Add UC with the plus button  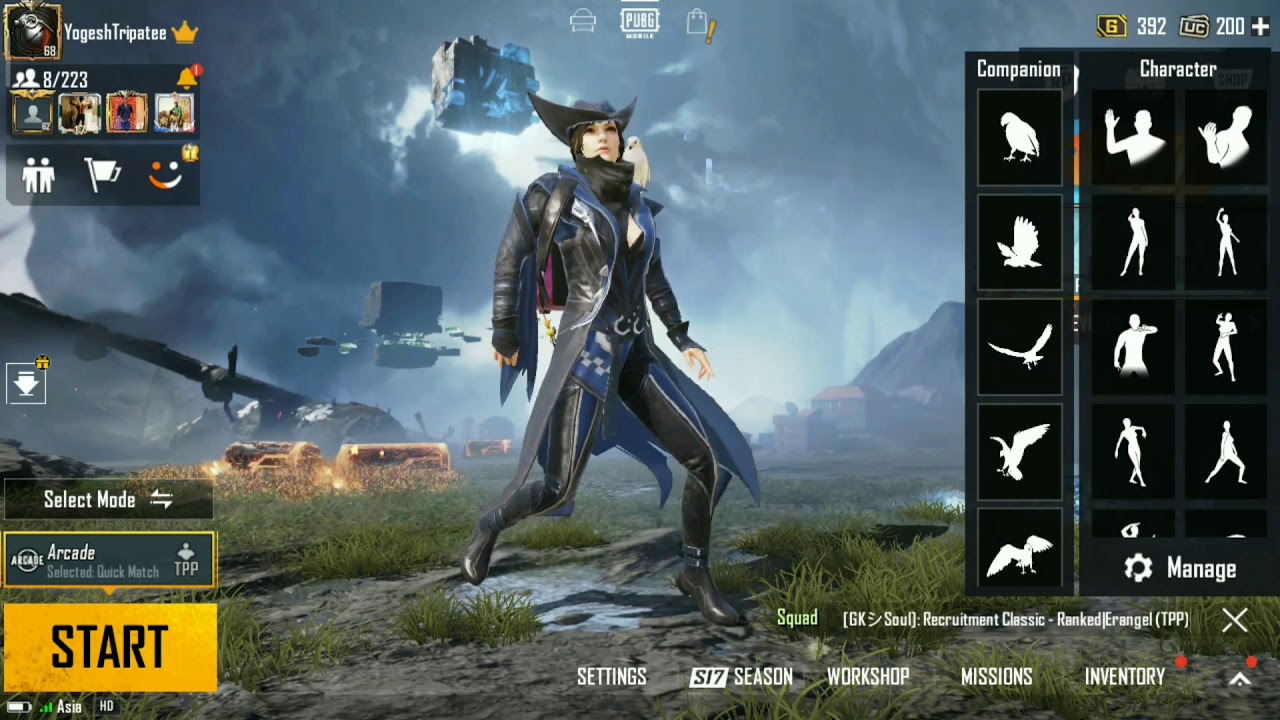[1260, 27]
